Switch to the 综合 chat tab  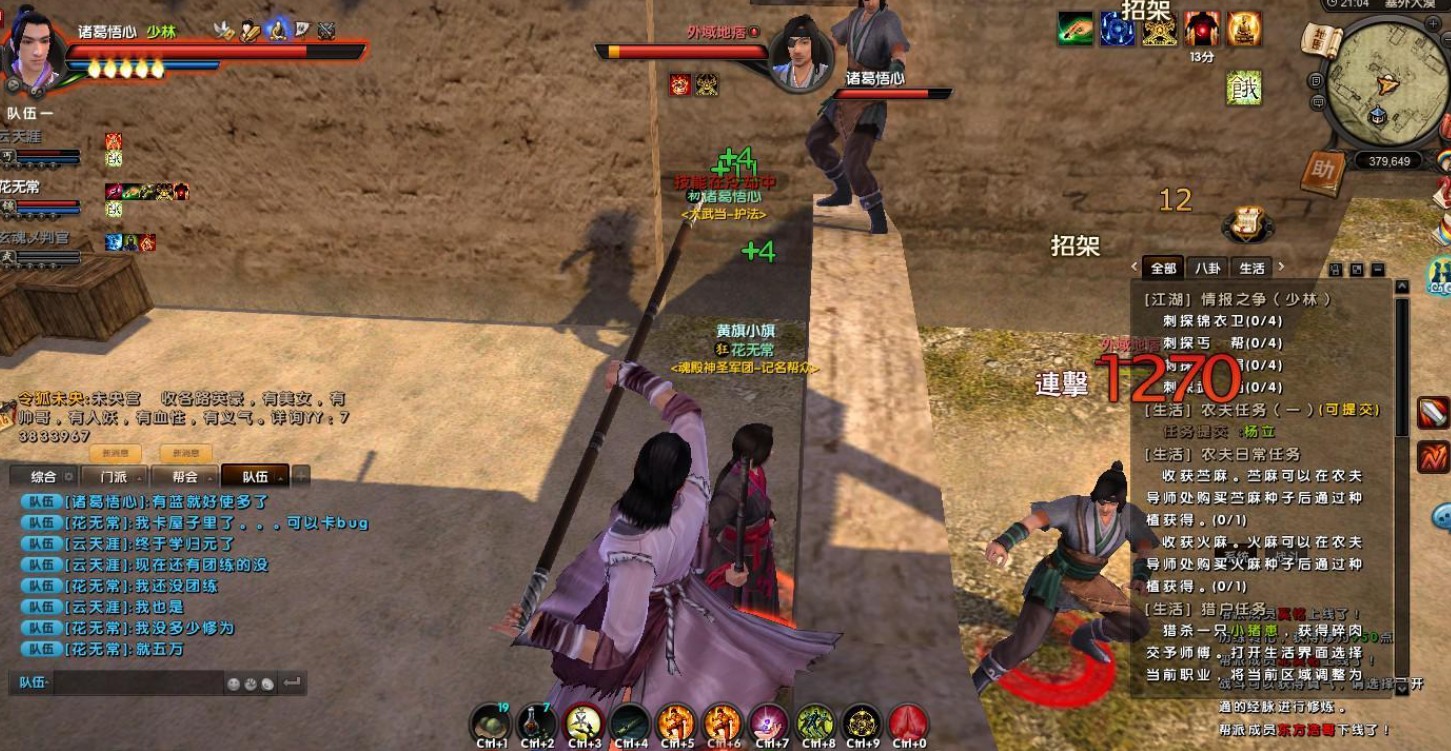click(x=44, y=477)
